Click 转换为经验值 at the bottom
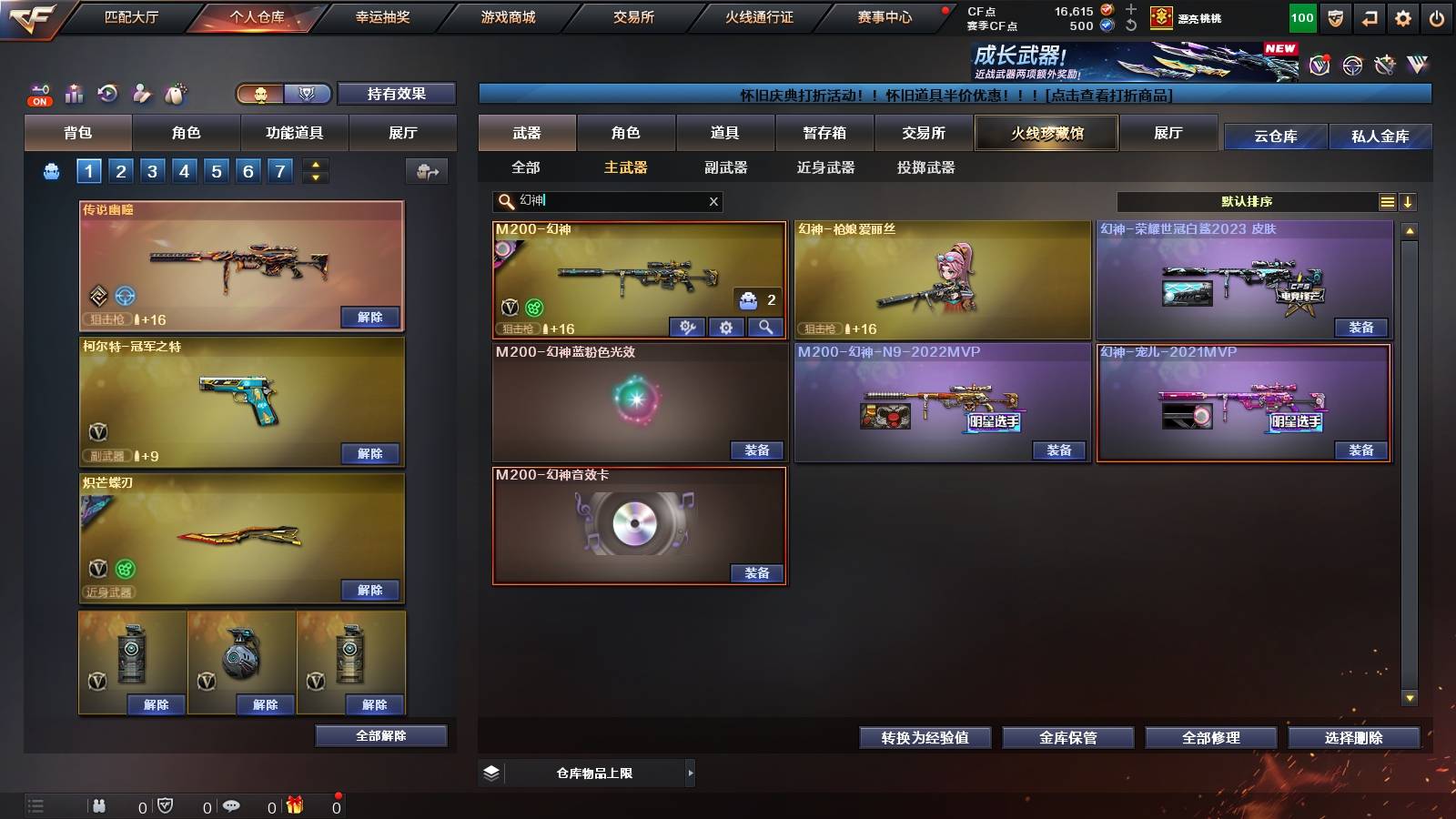The image size is (1456, 819). pyautogui.click(x=925, y=738)
